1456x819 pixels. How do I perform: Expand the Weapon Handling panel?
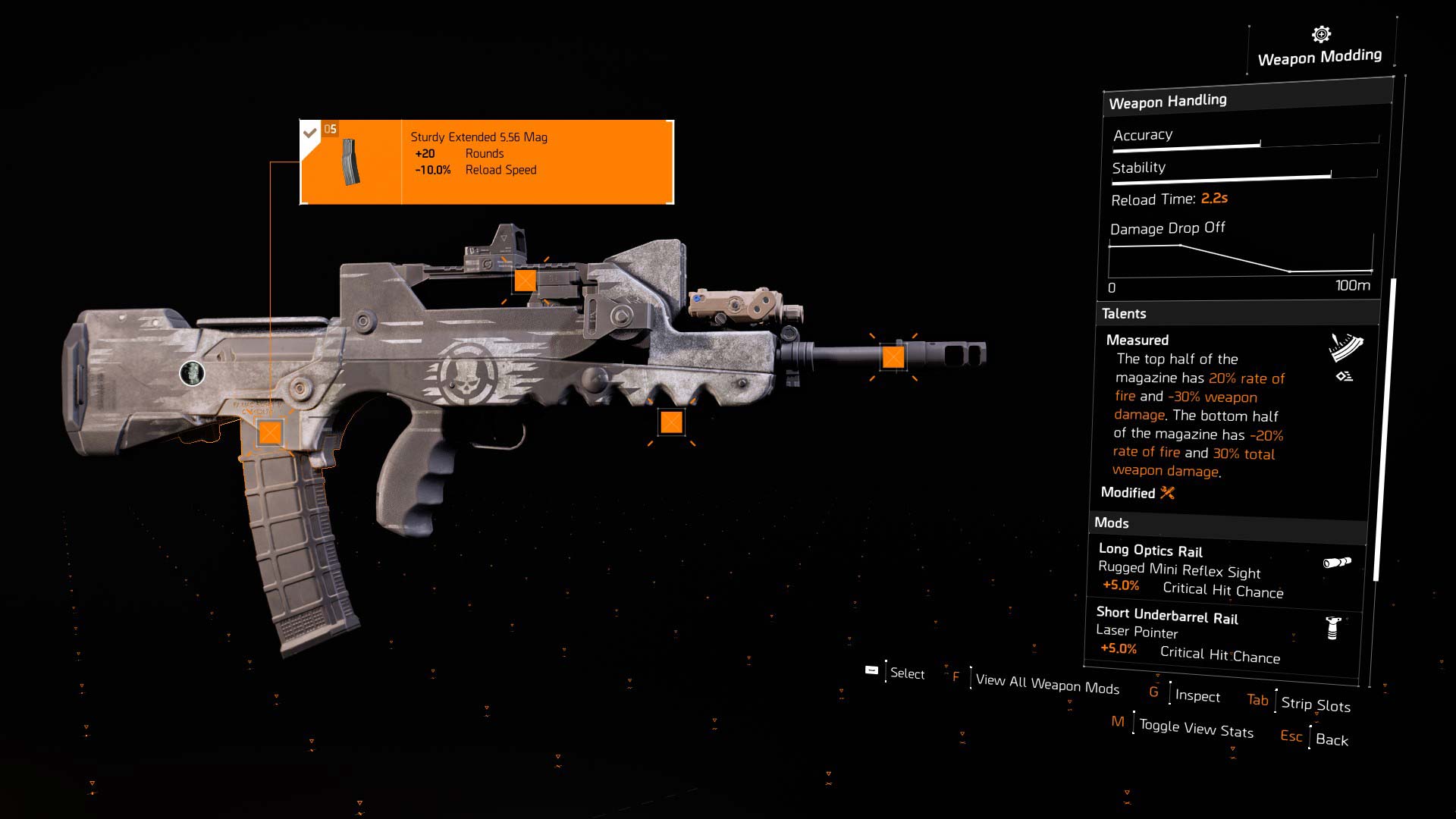(1168, 101)
